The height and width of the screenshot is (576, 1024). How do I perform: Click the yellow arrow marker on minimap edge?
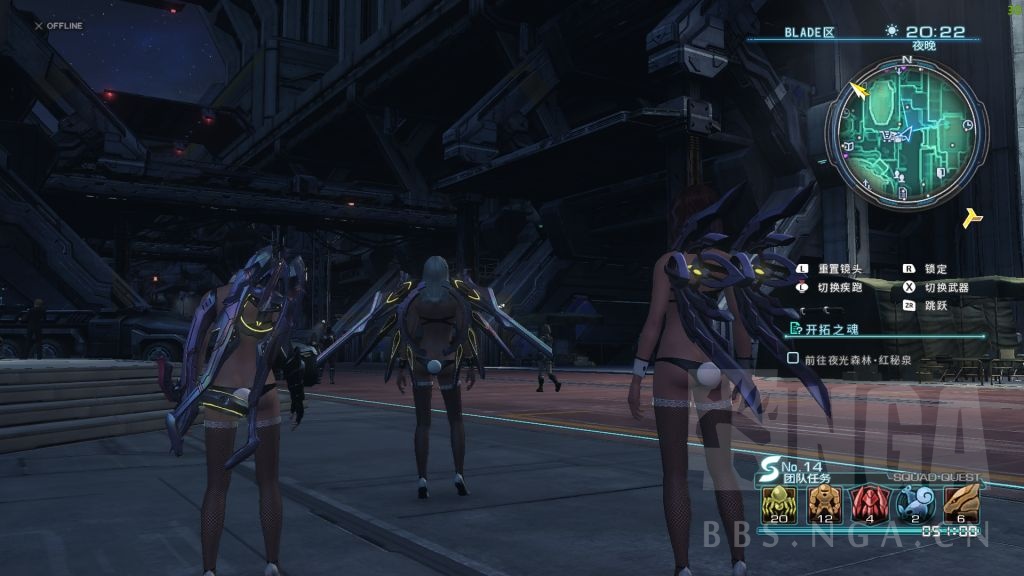(859, 91)
